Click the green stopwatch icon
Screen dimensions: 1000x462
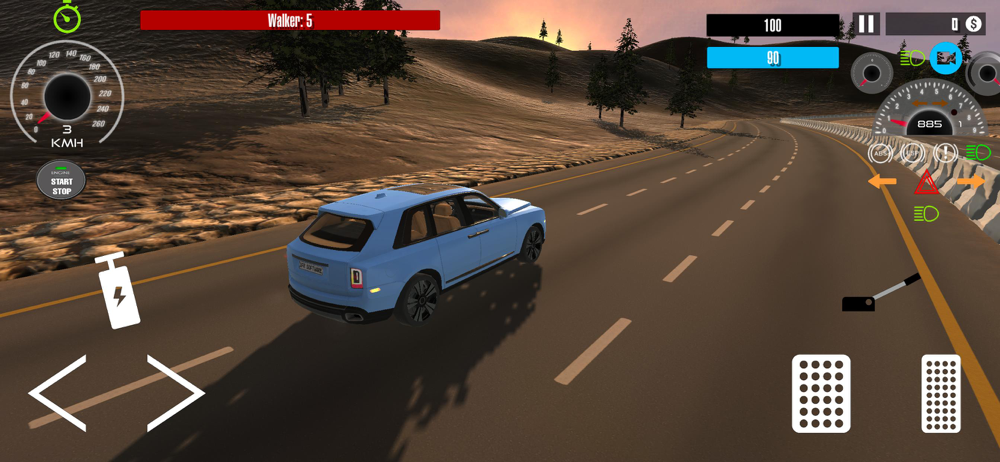(67, 16)
